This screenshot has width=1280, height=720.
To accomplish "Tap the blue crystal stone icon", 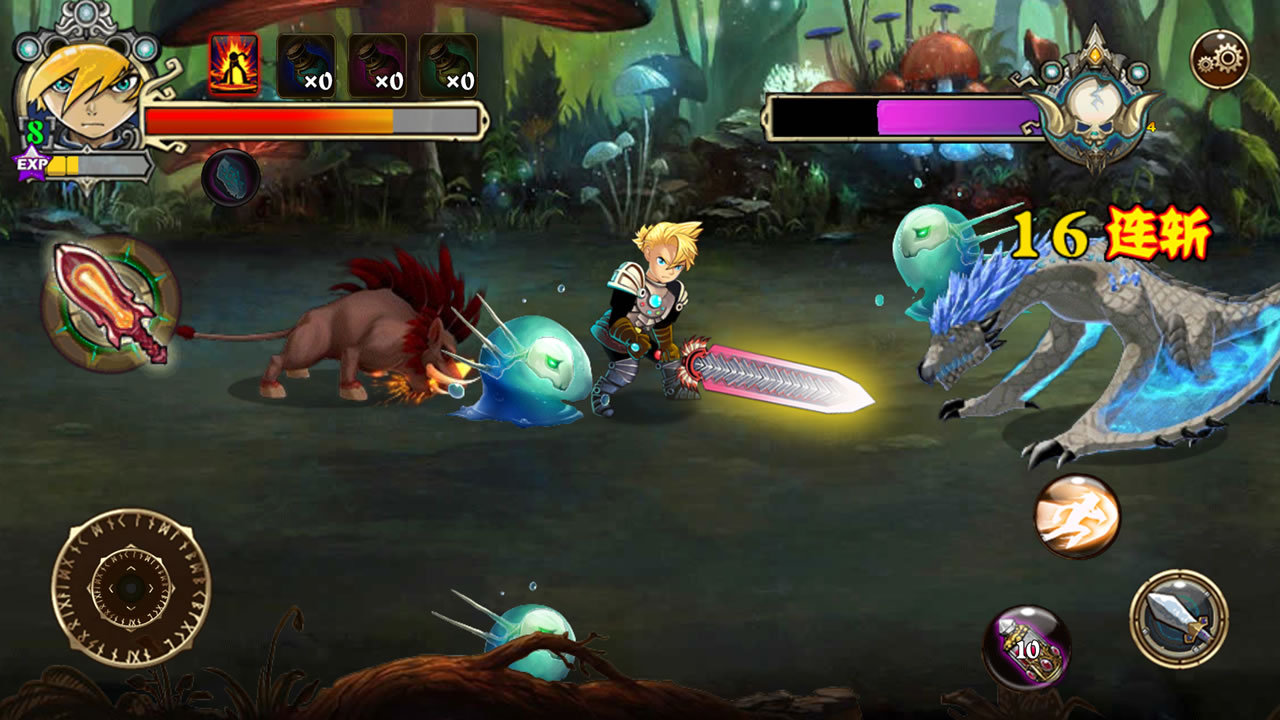I will (x=231, y=178).
